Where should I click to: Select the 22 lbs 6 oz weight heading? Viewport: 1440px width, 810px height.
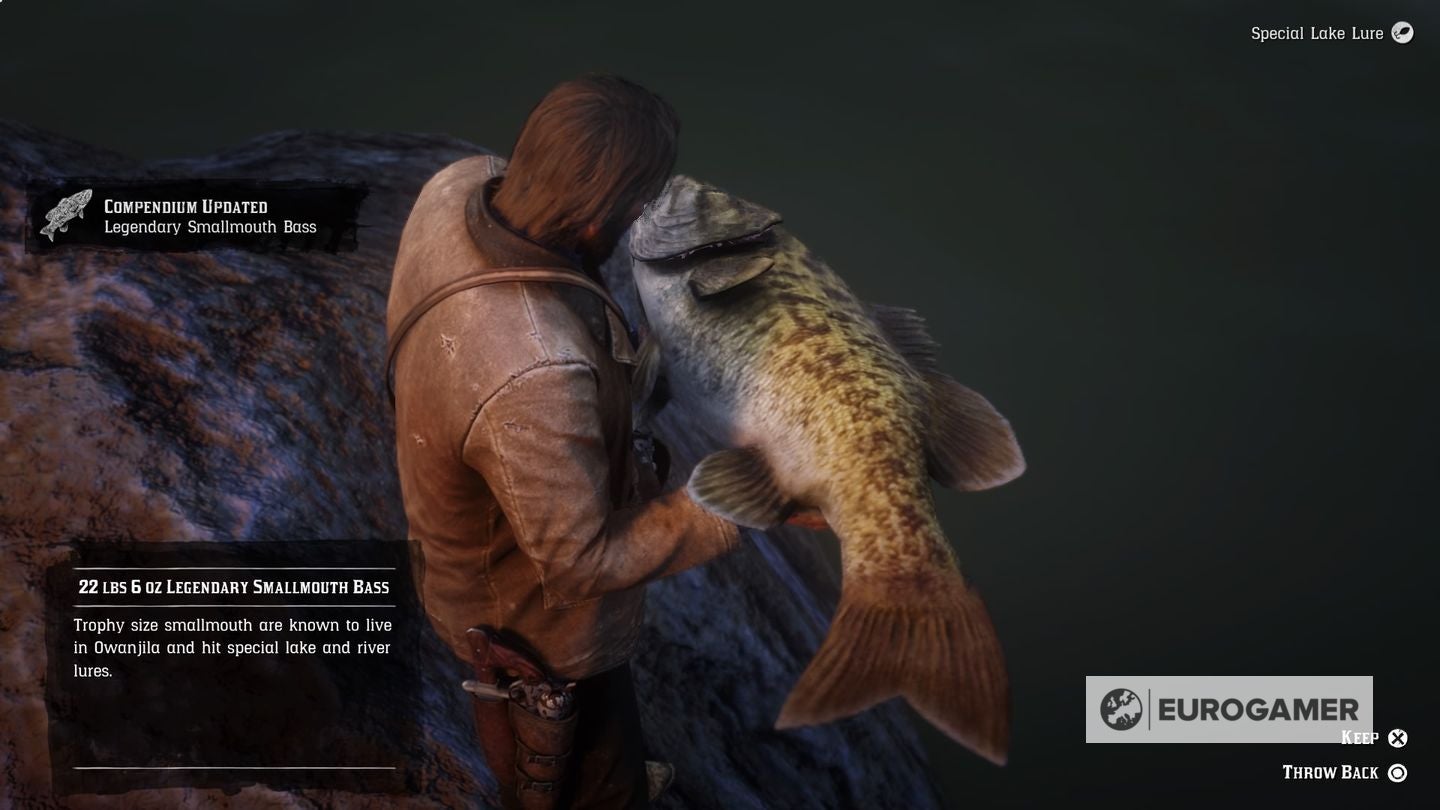pos(233,587)
